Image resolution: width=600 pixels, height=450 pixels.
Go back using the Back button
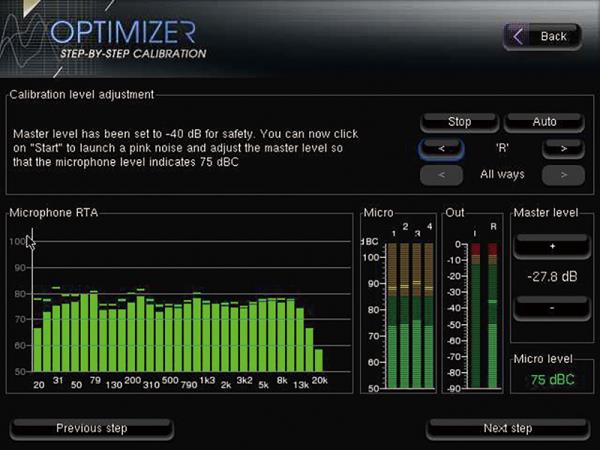point(542,36)
